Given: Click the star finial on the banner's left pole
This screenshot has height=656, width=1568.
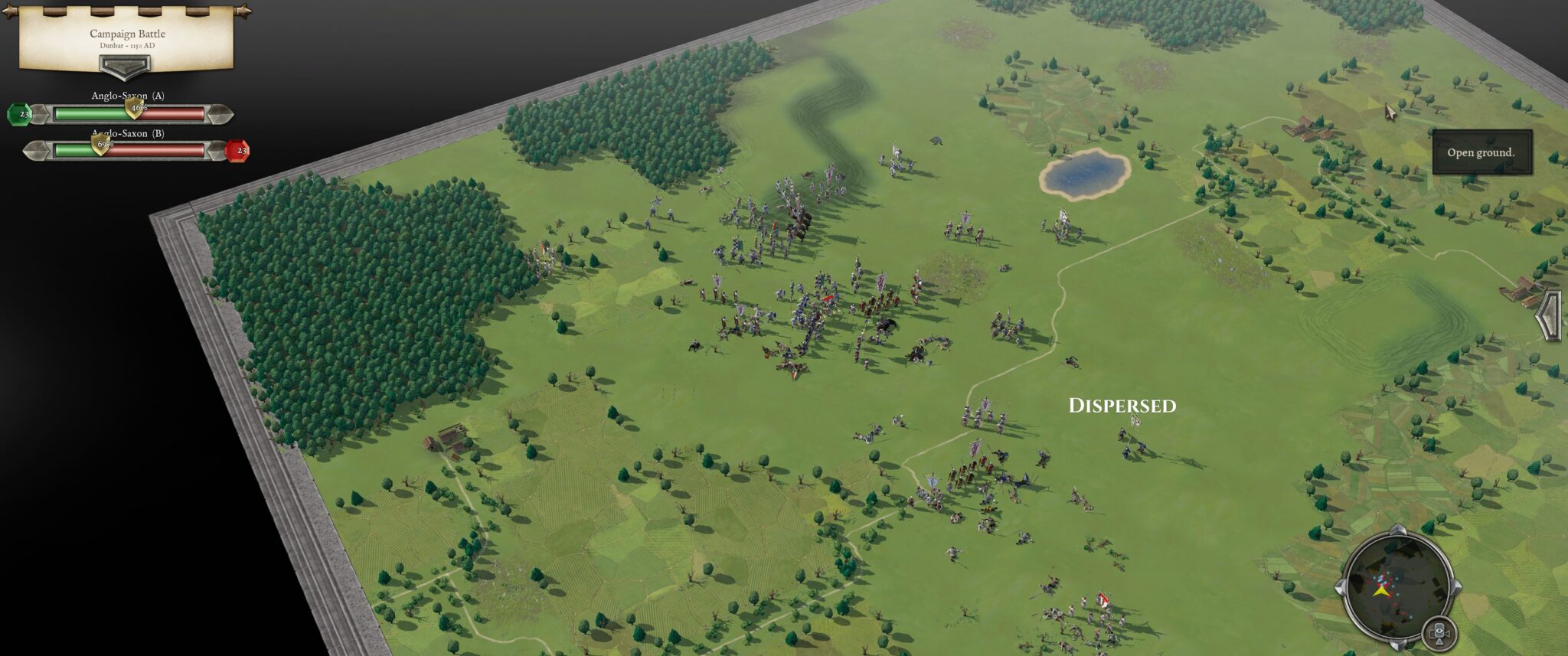Looking at the screenshot, I should (x=8, y=11).
